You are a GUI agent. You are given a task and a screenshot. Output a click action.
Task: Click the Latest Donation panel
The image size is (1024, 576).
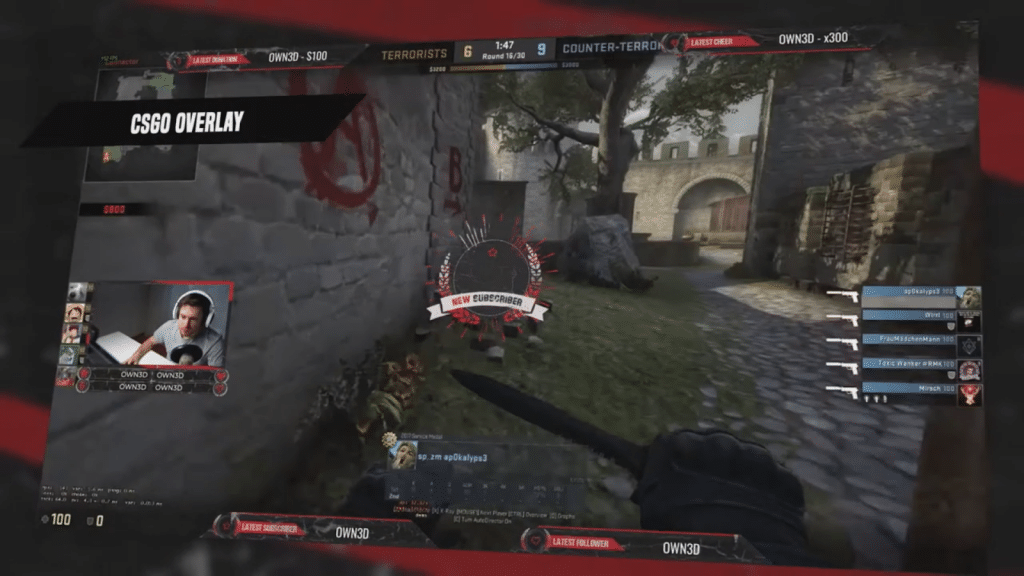coord(266,58)
